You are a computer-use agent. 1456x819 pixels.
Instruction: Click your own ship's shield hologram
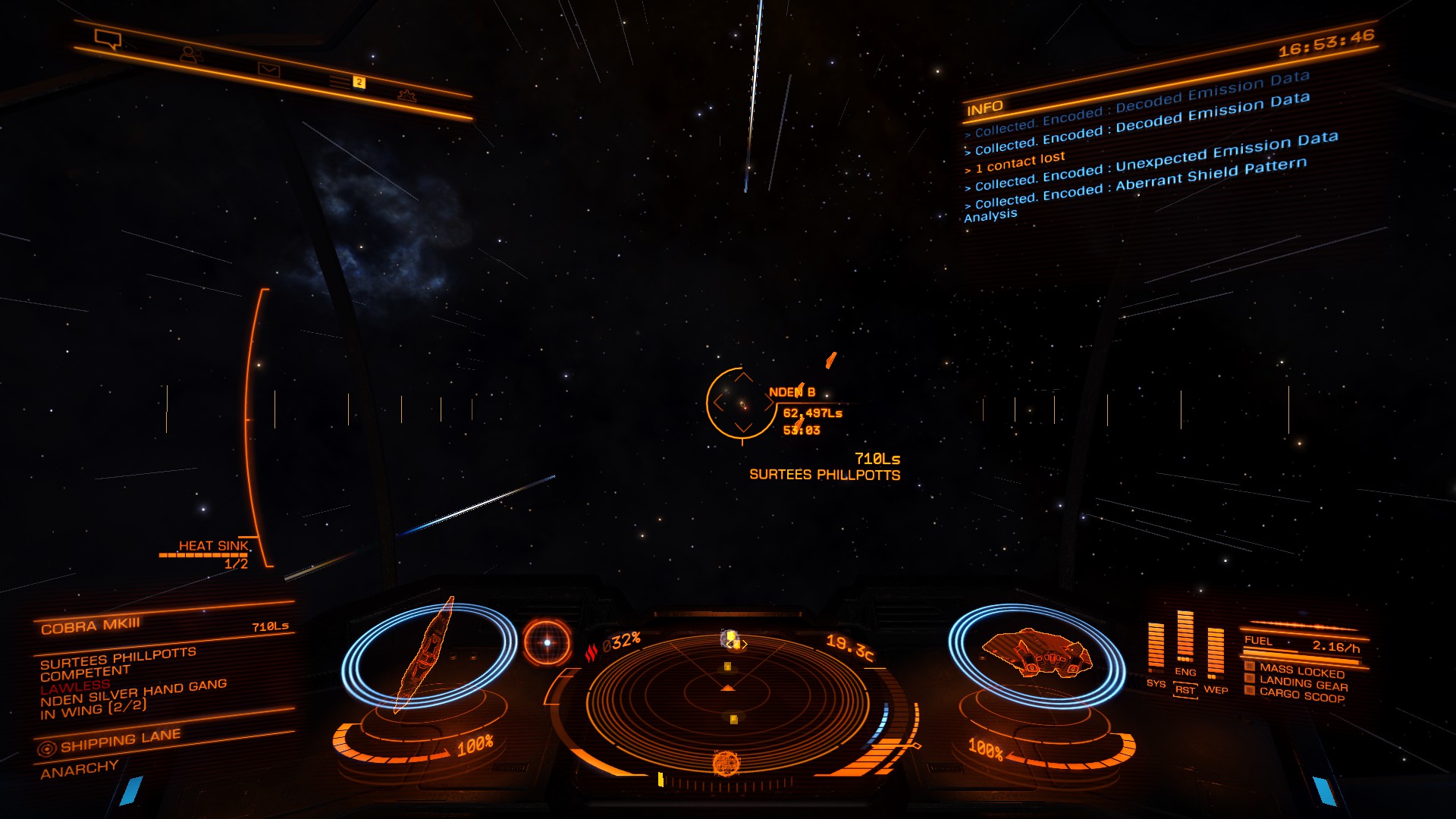[x=1036, y=653]
